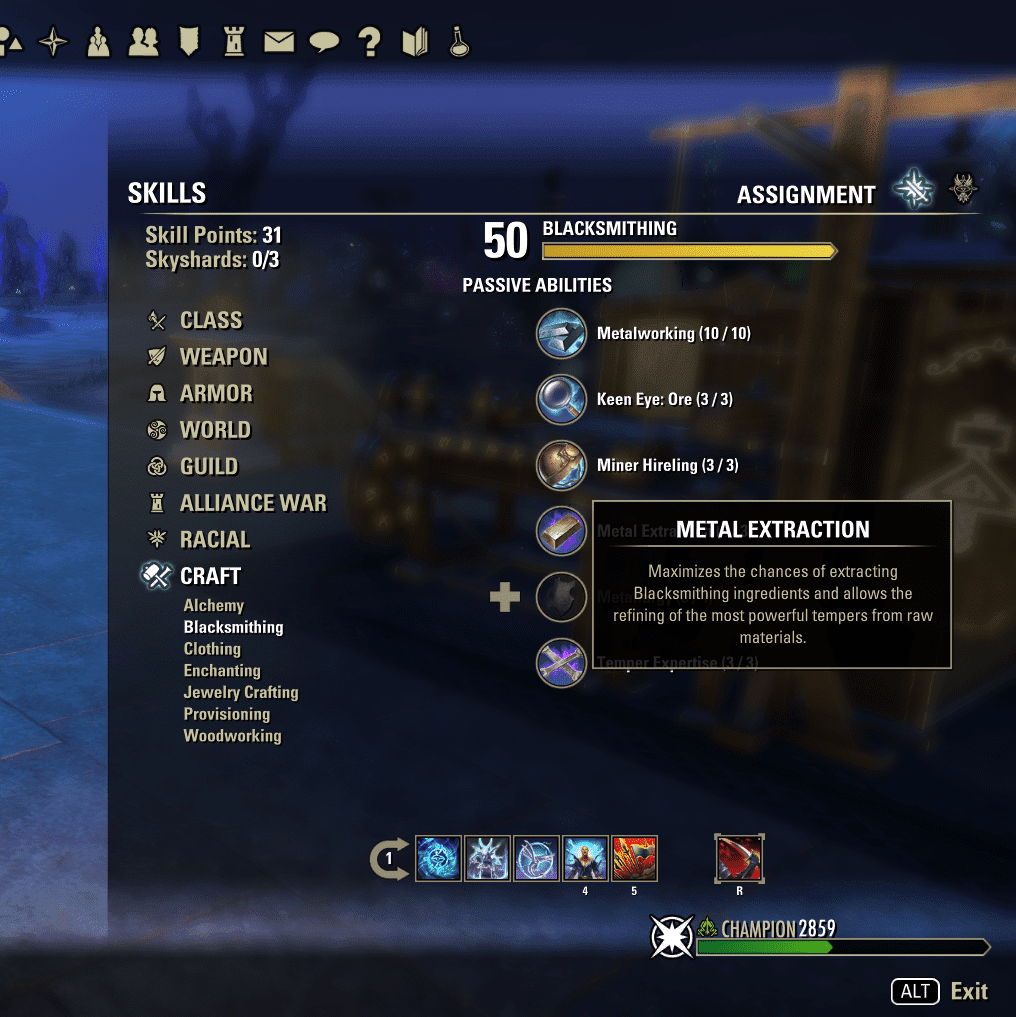1016x1017 pixels.
Task: Open mail from the envelope icon
Action: [279, 42]
